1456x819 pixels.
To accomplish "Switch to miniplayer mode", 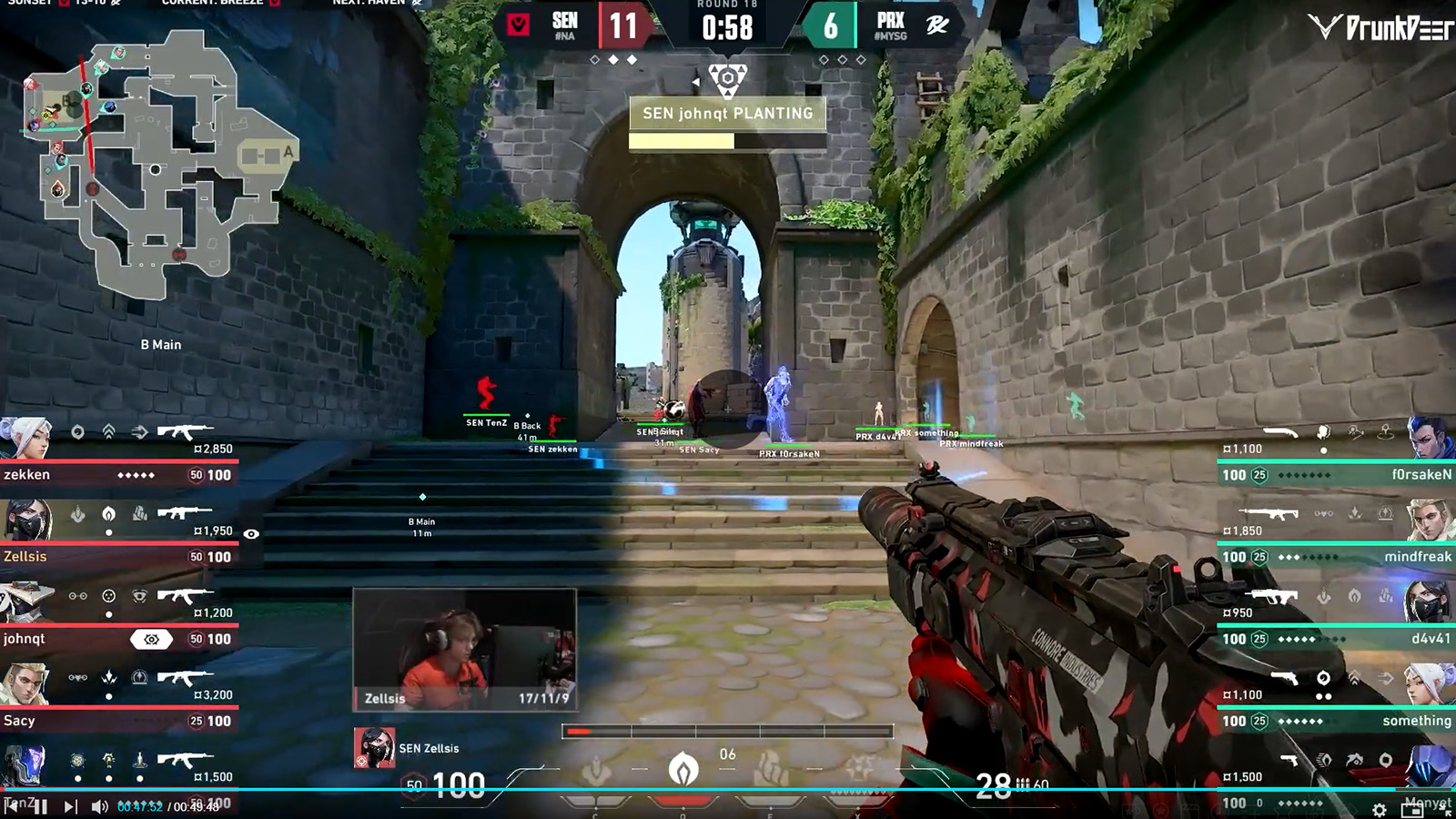I will (x=1412, y=810).
